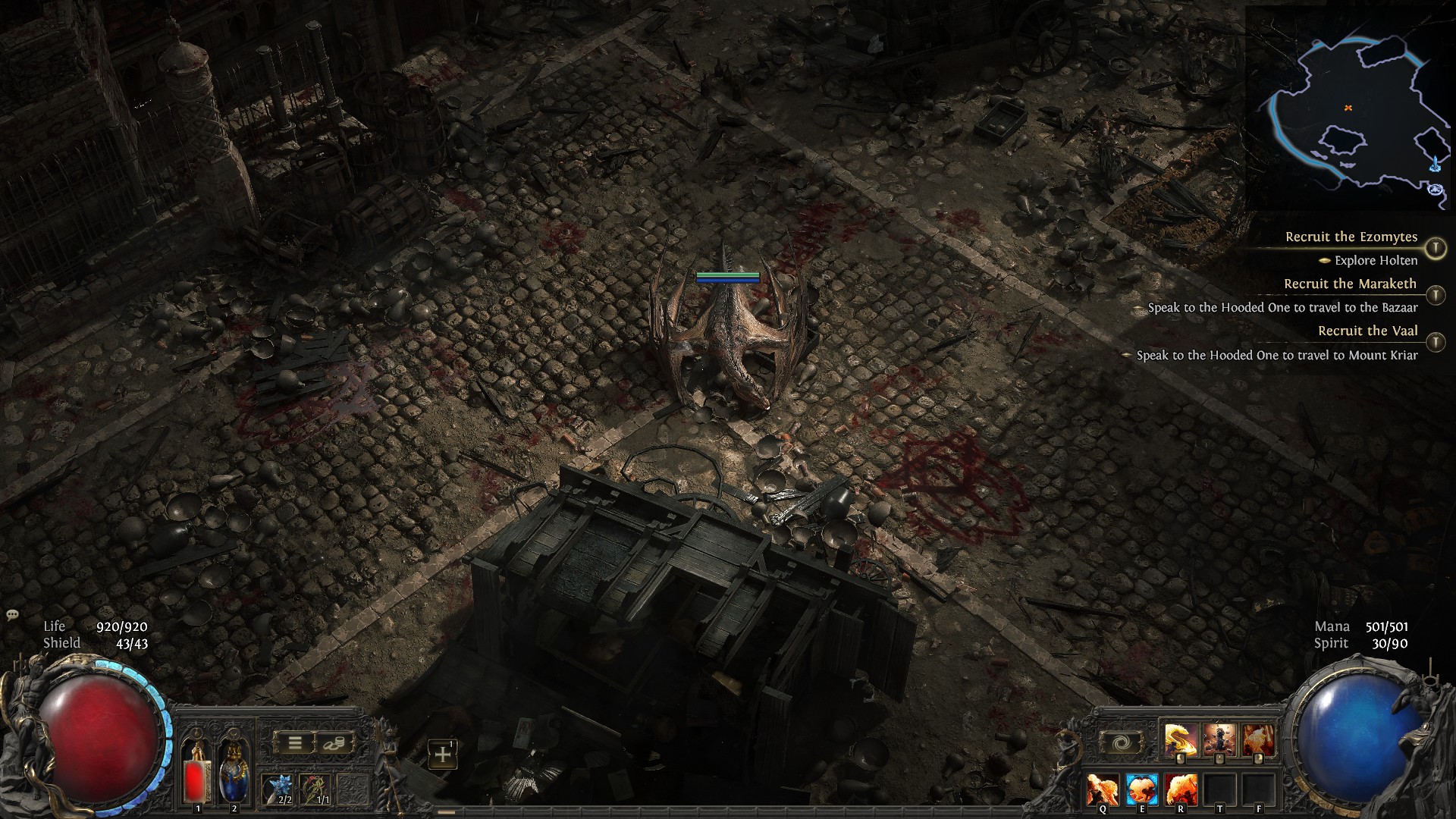Select the blue crystal charm slot
This screenshot has width=1456, height=819.
tap(278, 789)
